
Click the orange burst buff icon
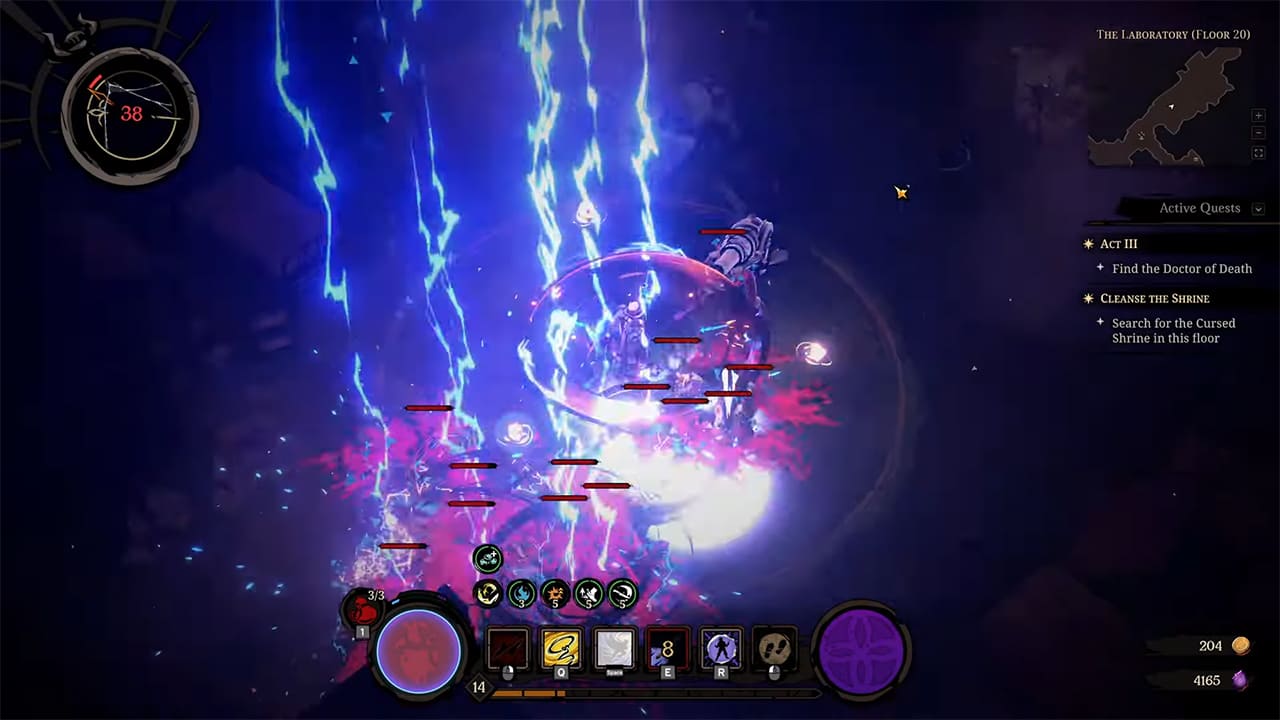555,594
